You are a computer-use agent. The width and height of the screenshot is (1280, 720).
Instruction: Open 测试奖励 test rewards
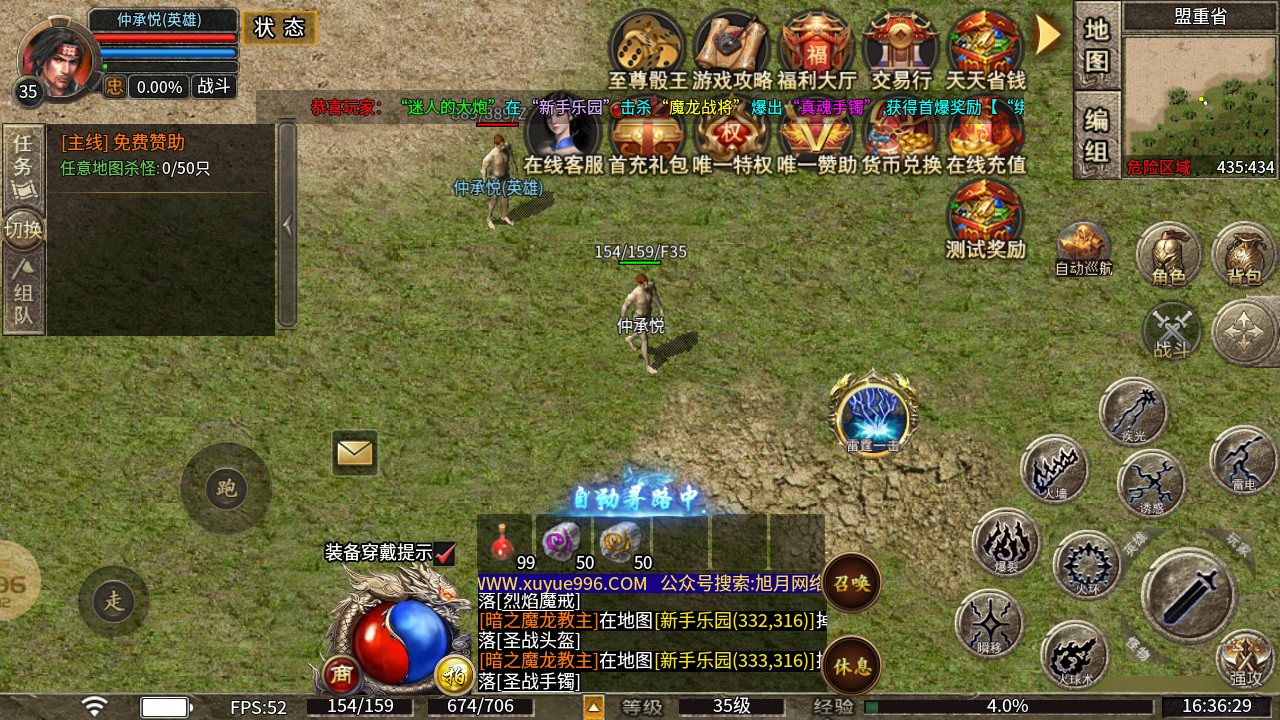point(986,218)
